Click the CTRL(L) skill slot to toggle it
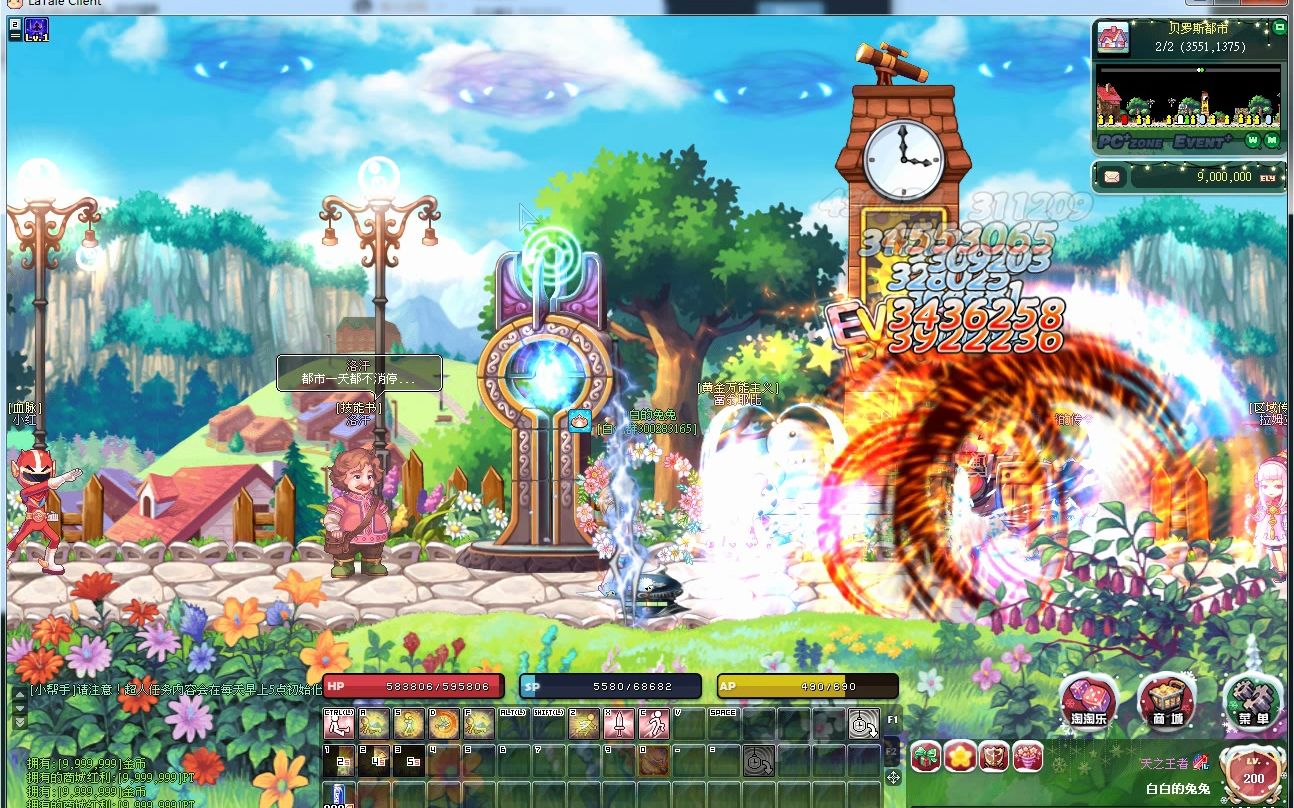Viewport: 1294px width, 808px height. [x=337, y=722]
